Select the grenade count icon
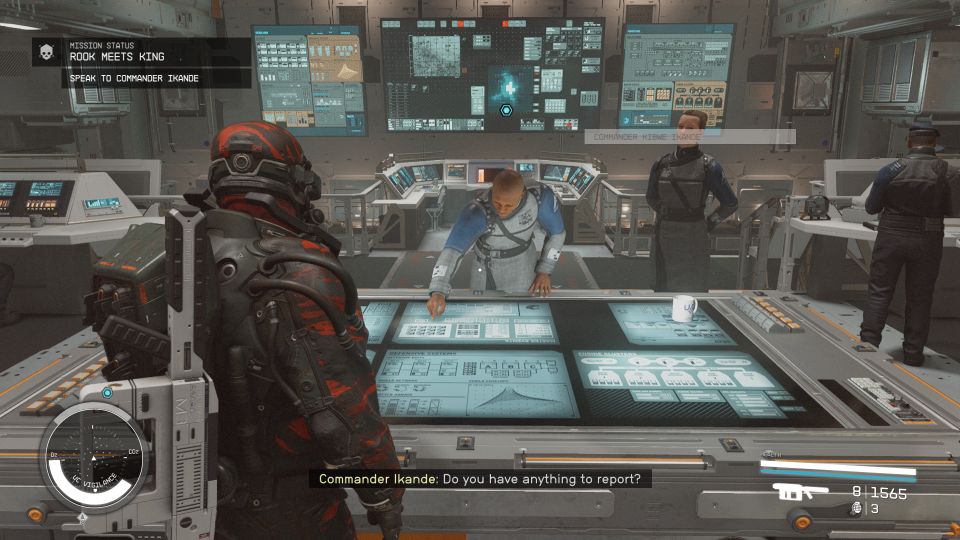Image resolution: width=960 pixels, height=540 pixels. point(855,509)
